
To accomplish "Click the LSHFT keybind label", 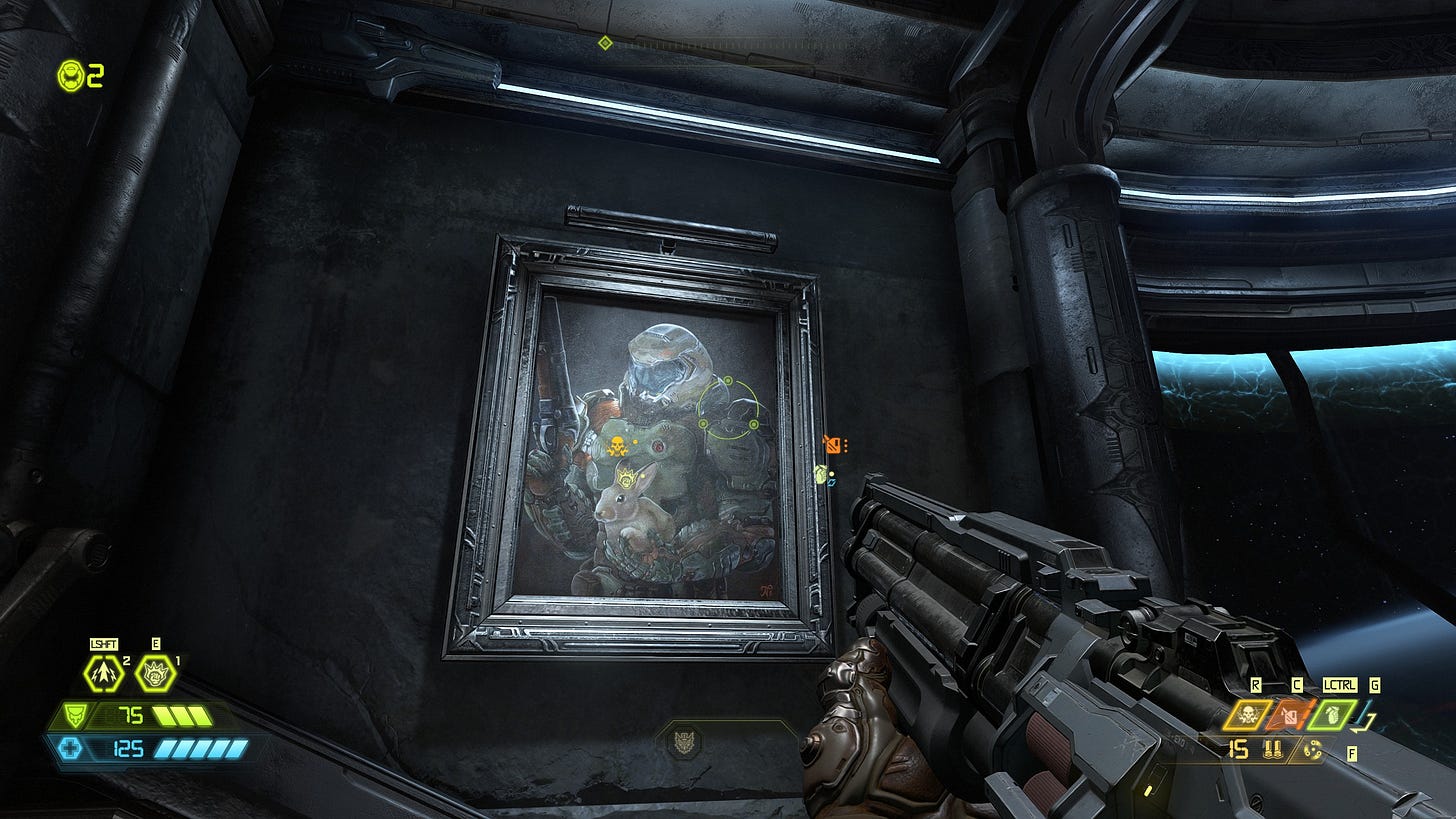I will (x=104, y=644).
